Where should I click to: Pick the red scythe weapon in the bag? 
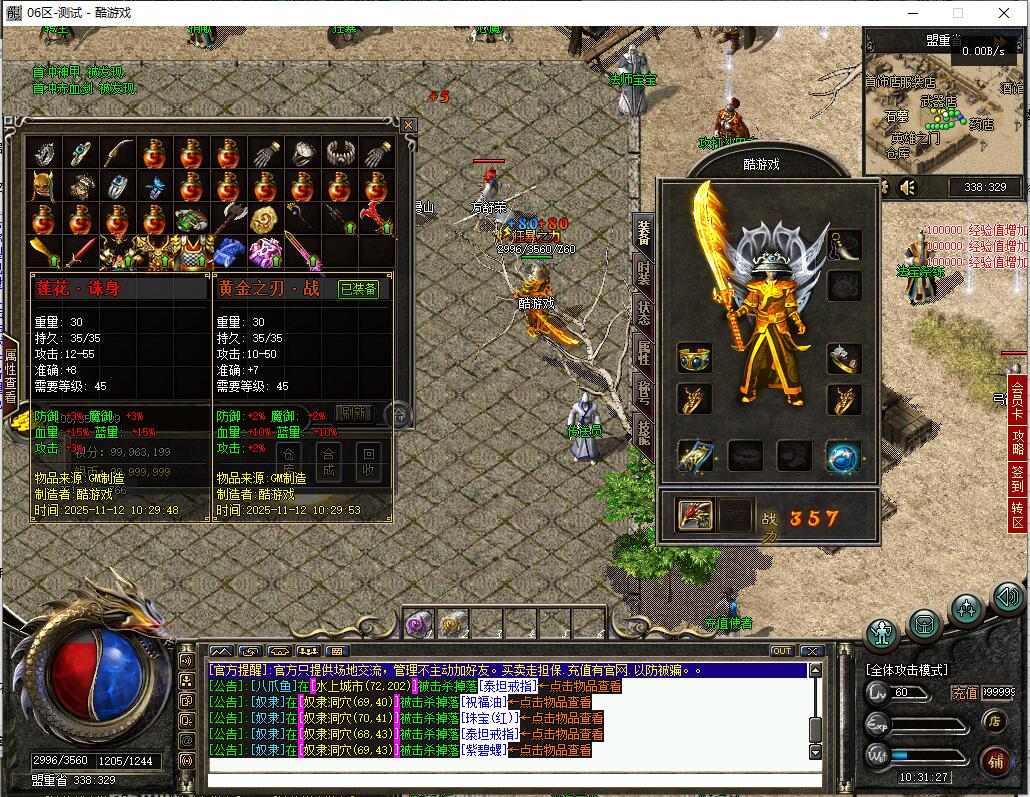click(x=377, y=217)
